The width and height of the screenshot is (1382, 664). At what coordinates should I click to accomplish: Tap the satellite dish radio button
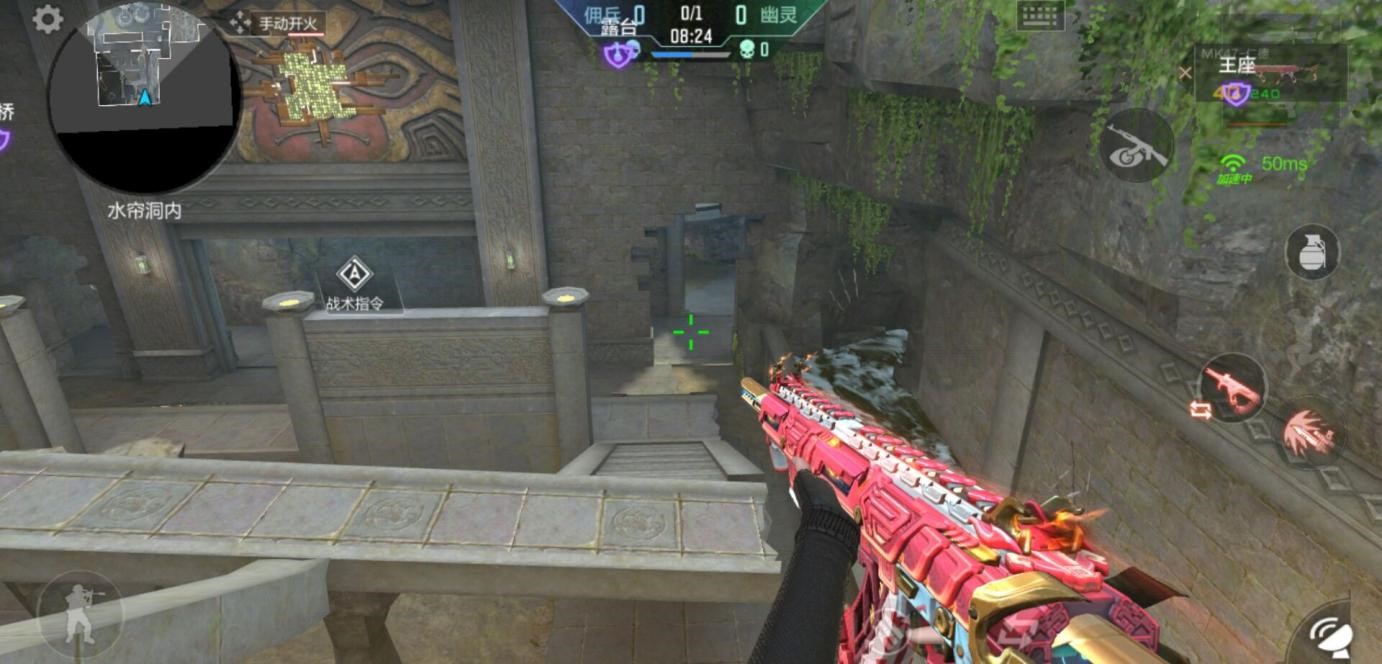coord(1333,635)
